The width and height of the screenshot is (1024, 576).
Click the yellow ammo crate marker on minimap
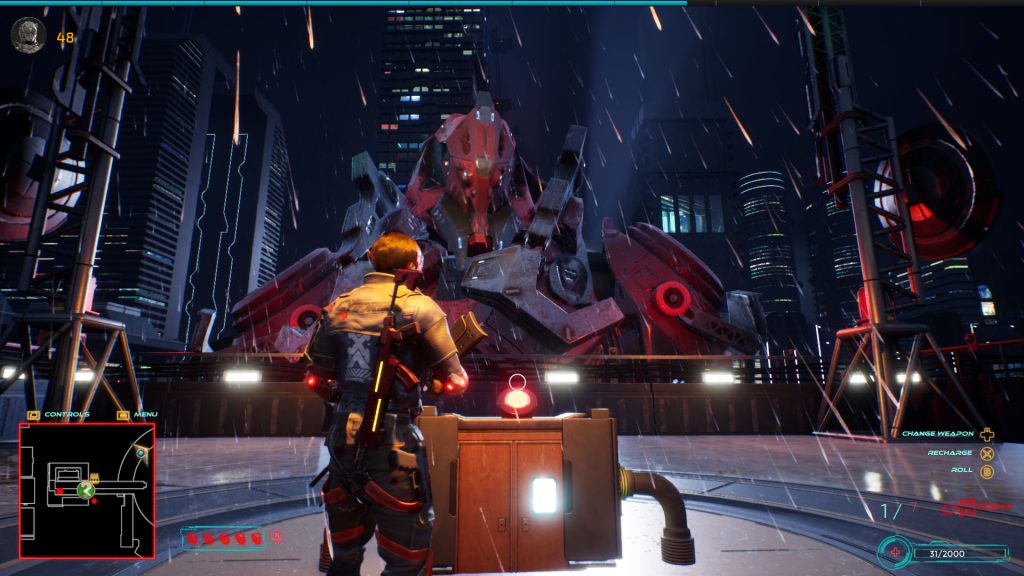pos(96,477)
